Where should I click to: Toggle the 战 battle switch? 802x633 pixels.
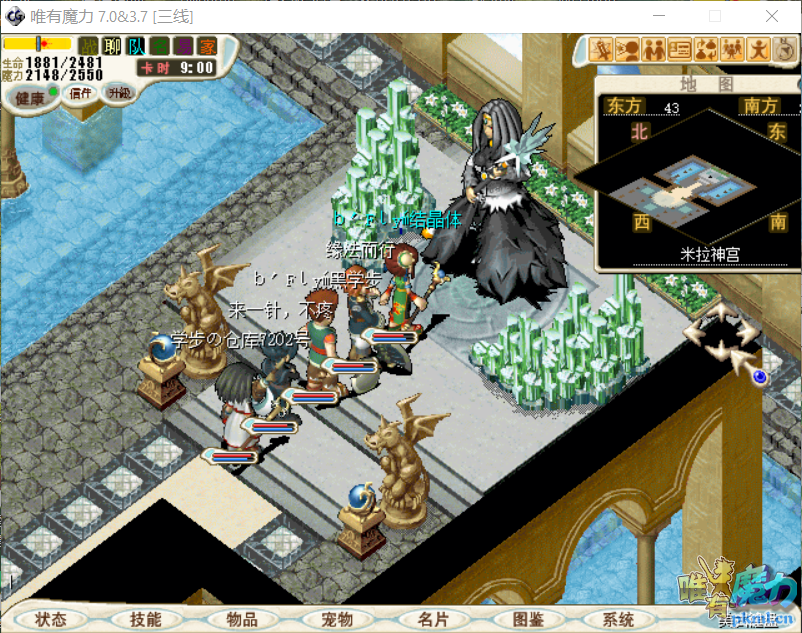click(89, 46)
